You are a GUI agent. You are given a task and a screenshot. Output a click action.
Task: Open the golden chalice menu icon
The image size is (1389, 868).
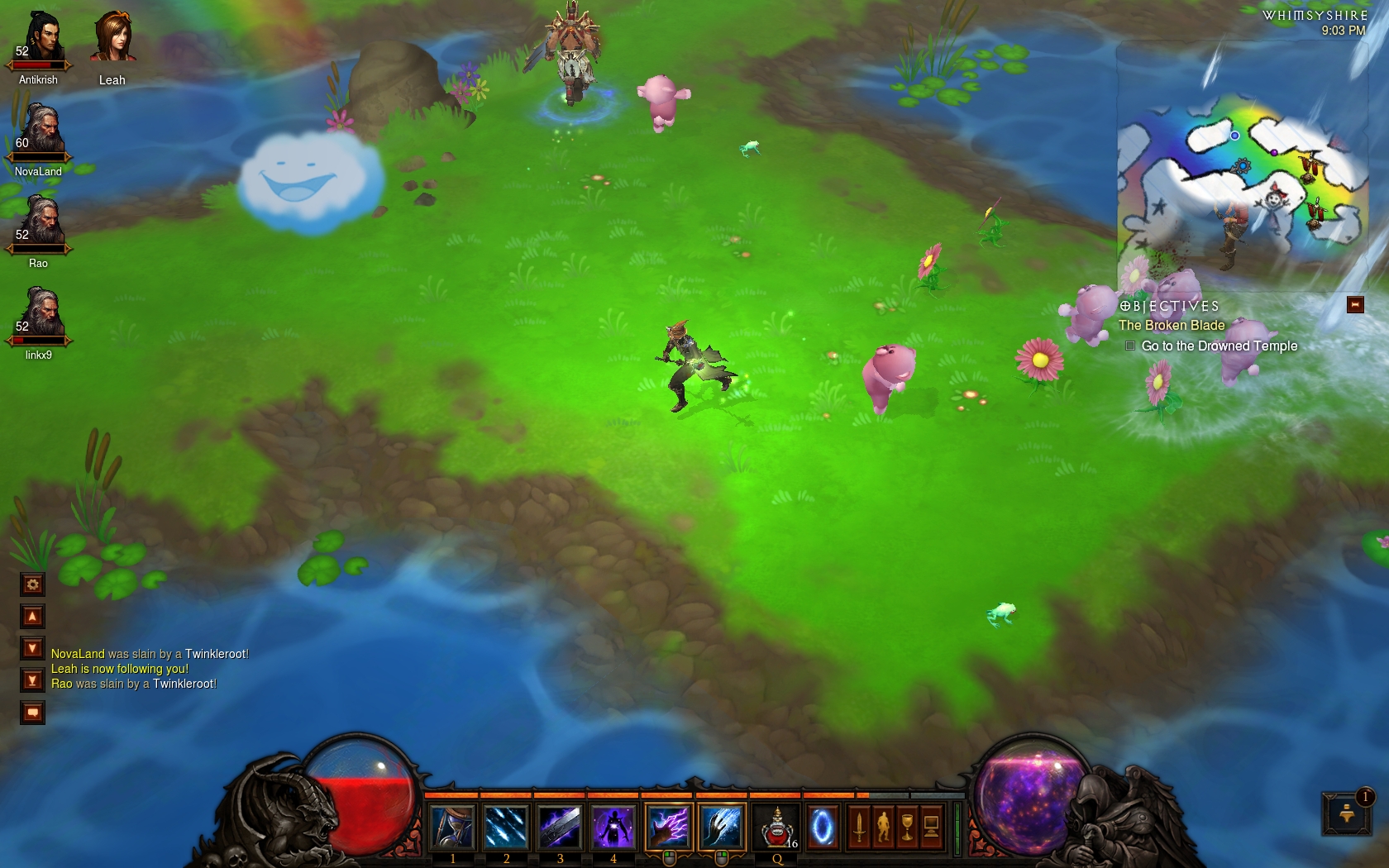[x=907, y=827]
